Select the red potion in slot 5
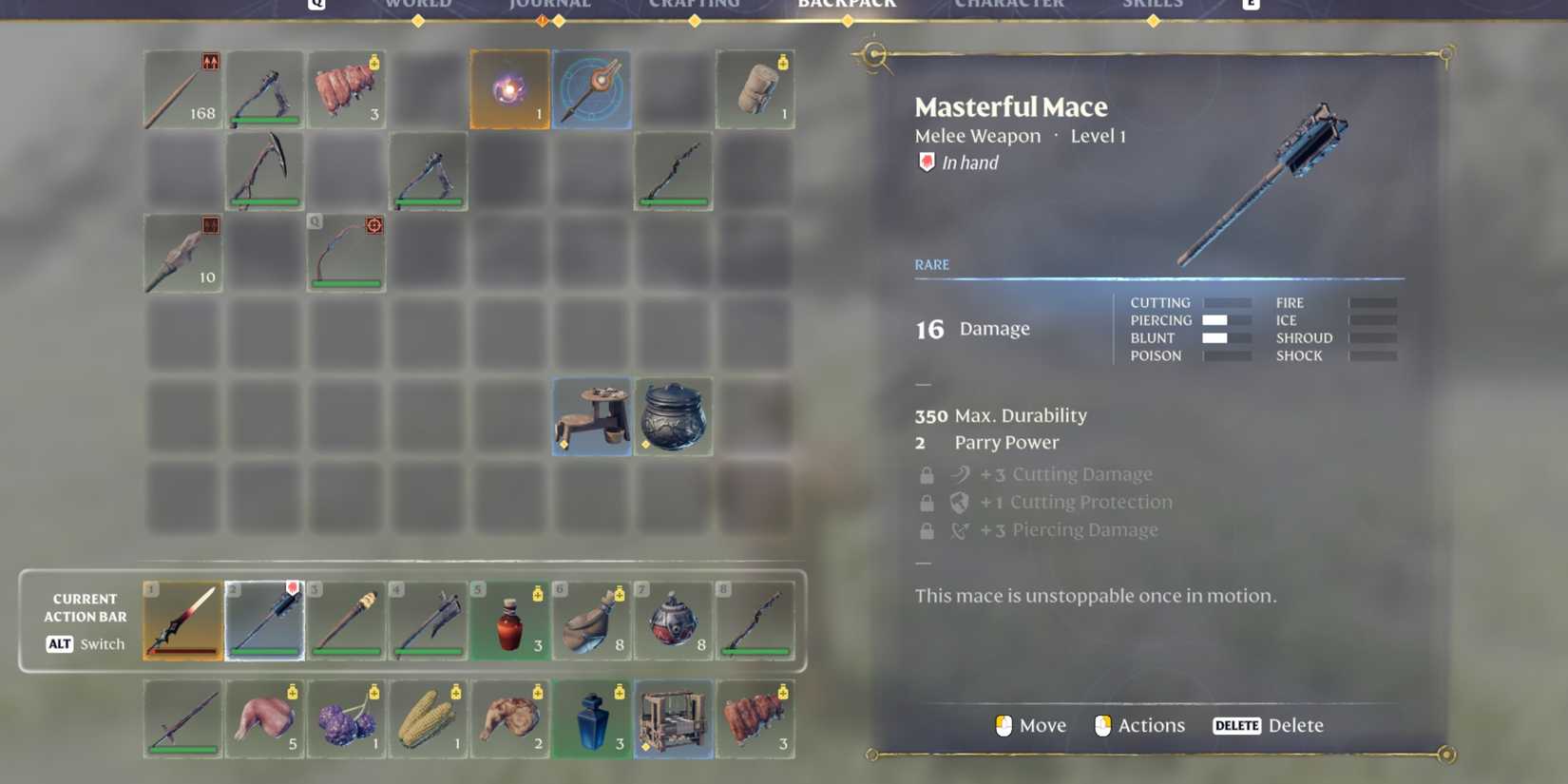The image size is (1568, 784). point(509,621)
